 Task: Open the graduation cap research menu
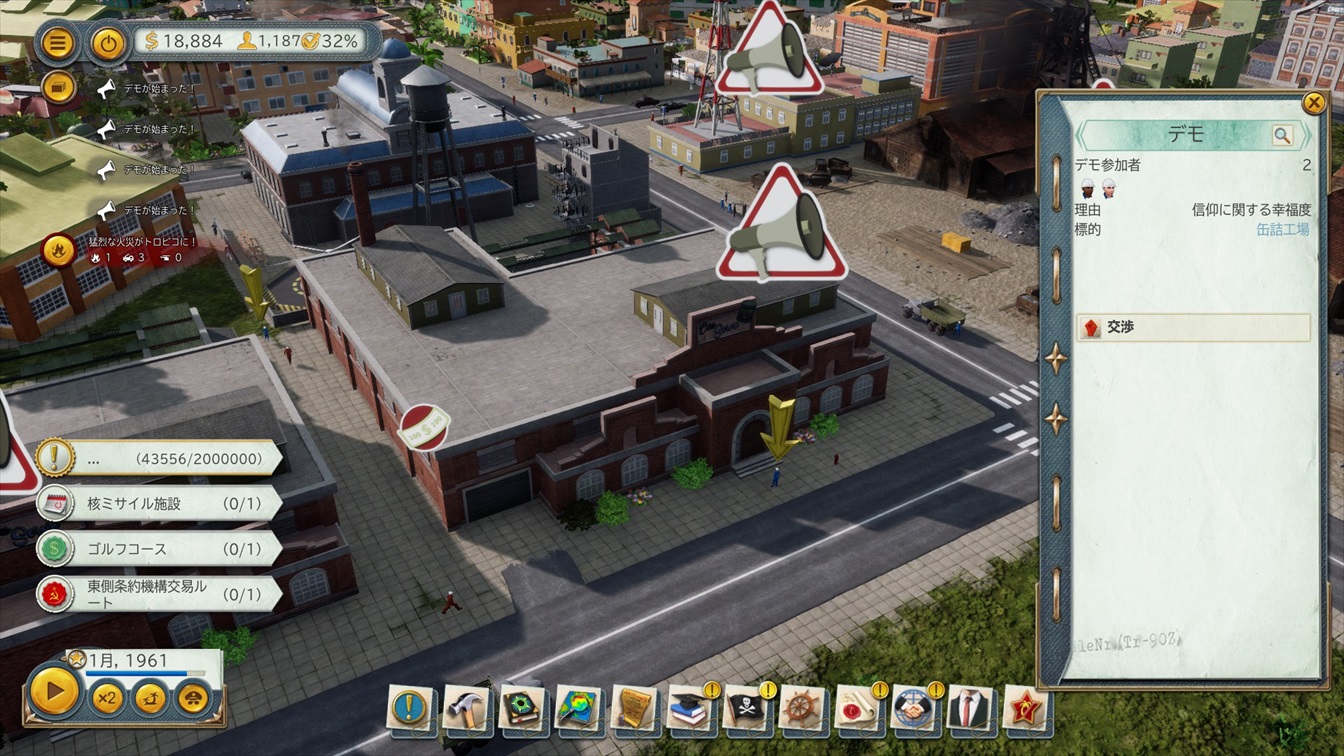689,707
